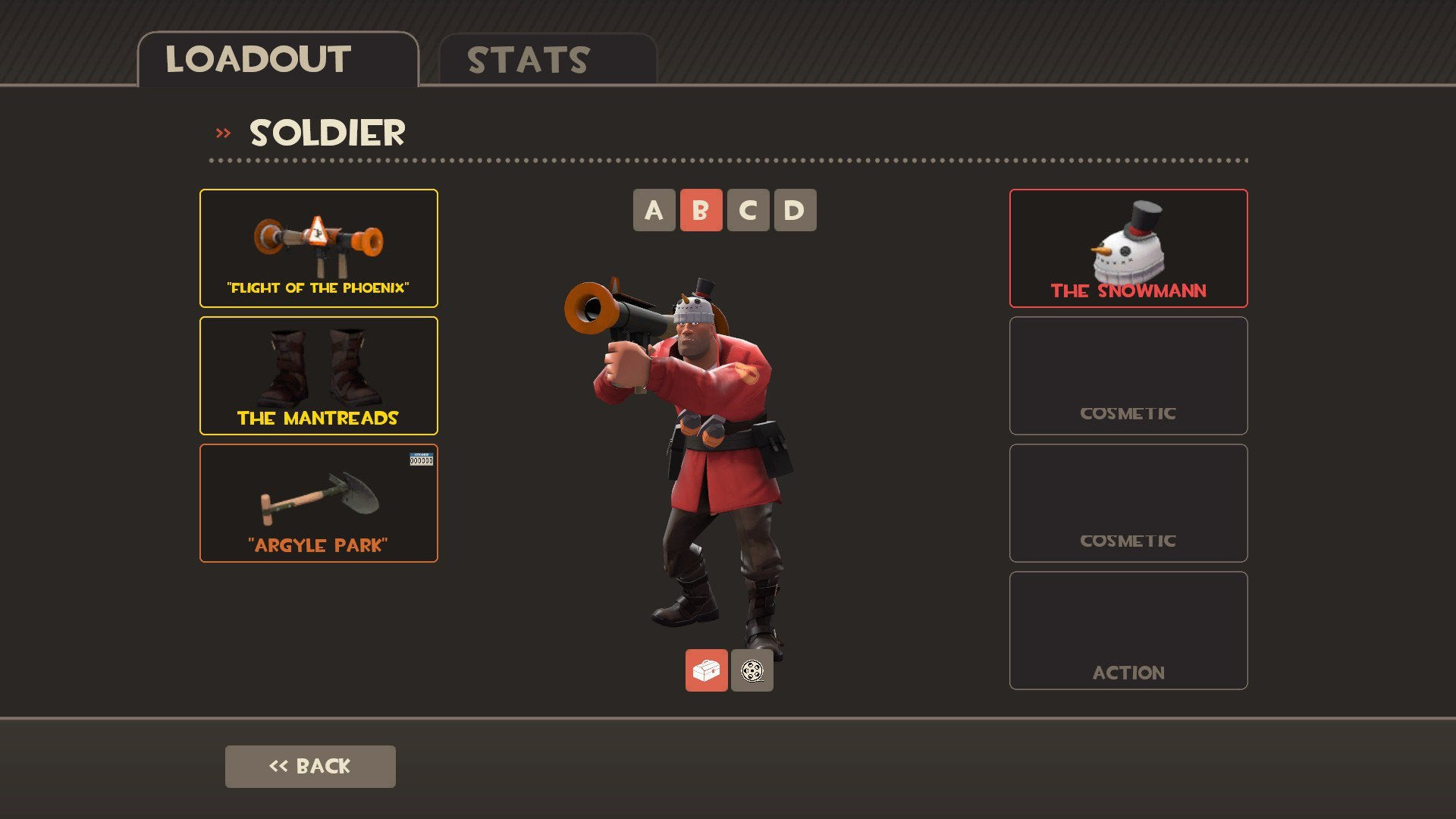
Task: Go back with the Back button
Action: (x=310, y=766)
